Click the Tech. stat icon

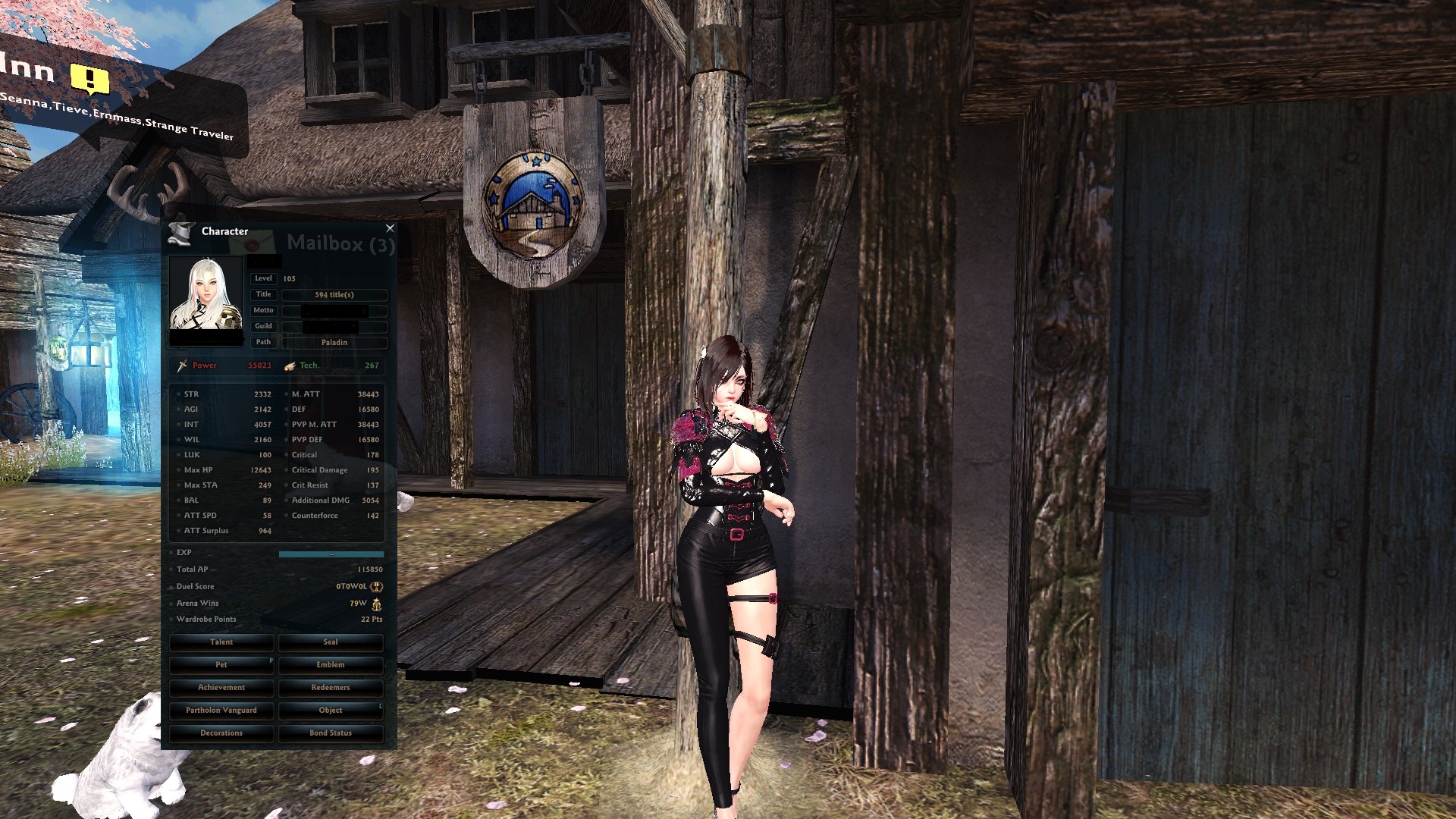point(288,365)
